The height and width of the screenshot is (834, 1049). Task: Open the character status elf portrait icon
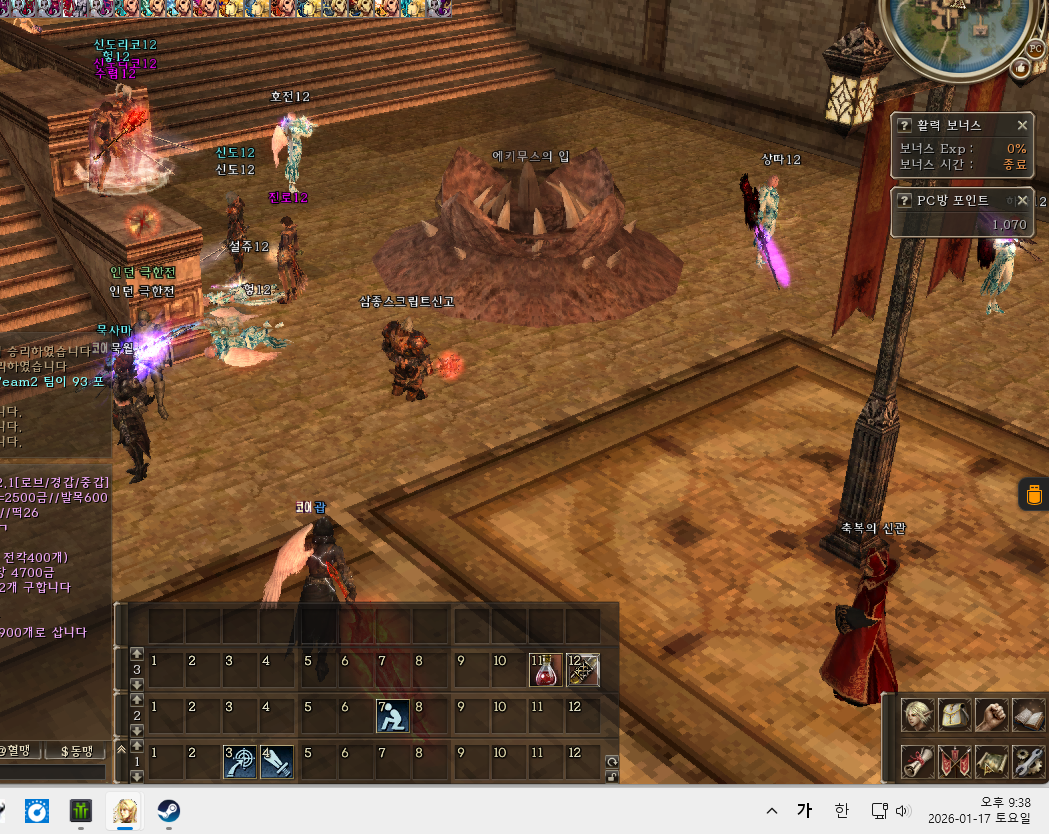pos(917,716)
